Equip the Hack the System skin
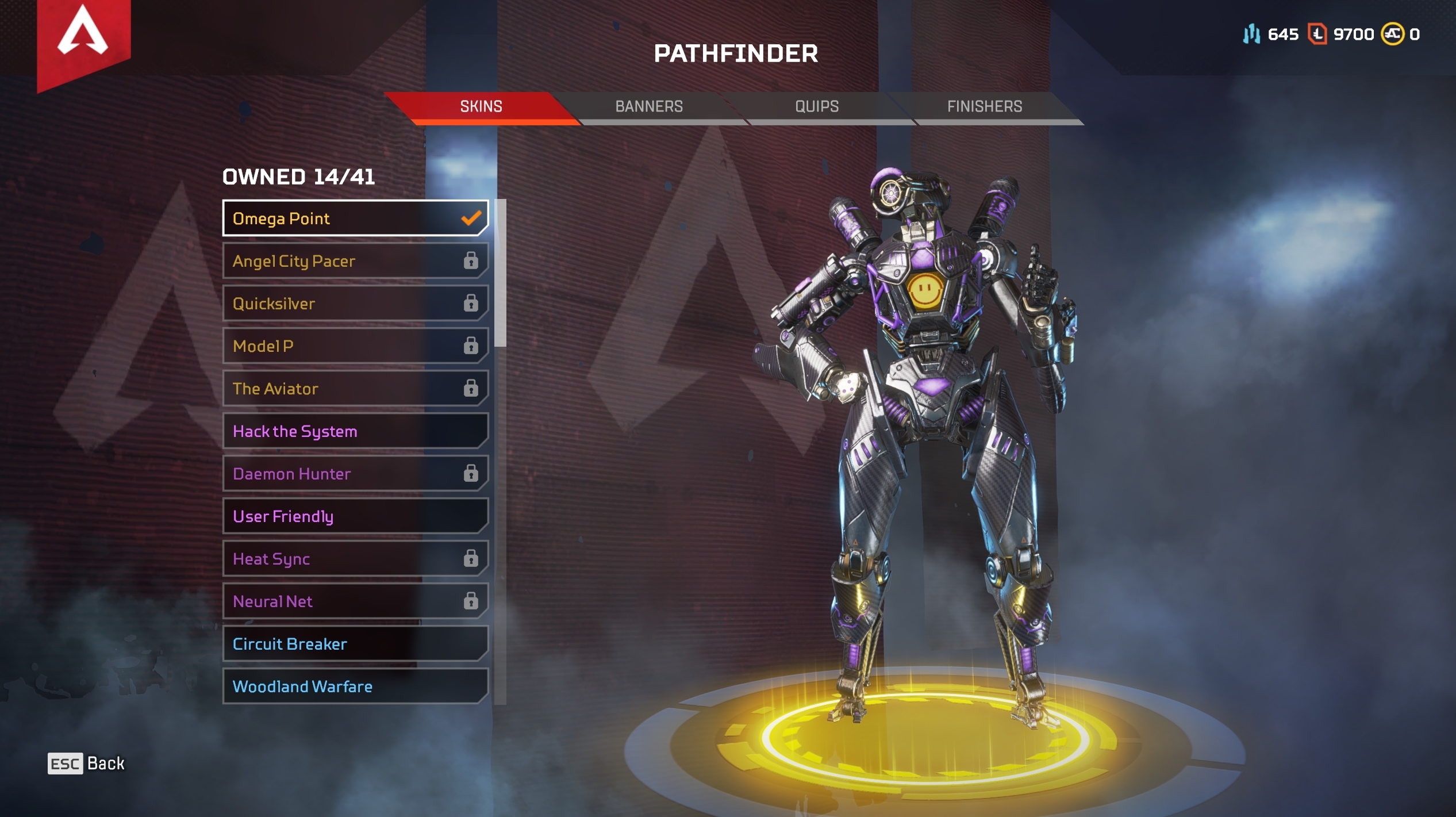Viewport: 1456px width, 817px height. 355,431
